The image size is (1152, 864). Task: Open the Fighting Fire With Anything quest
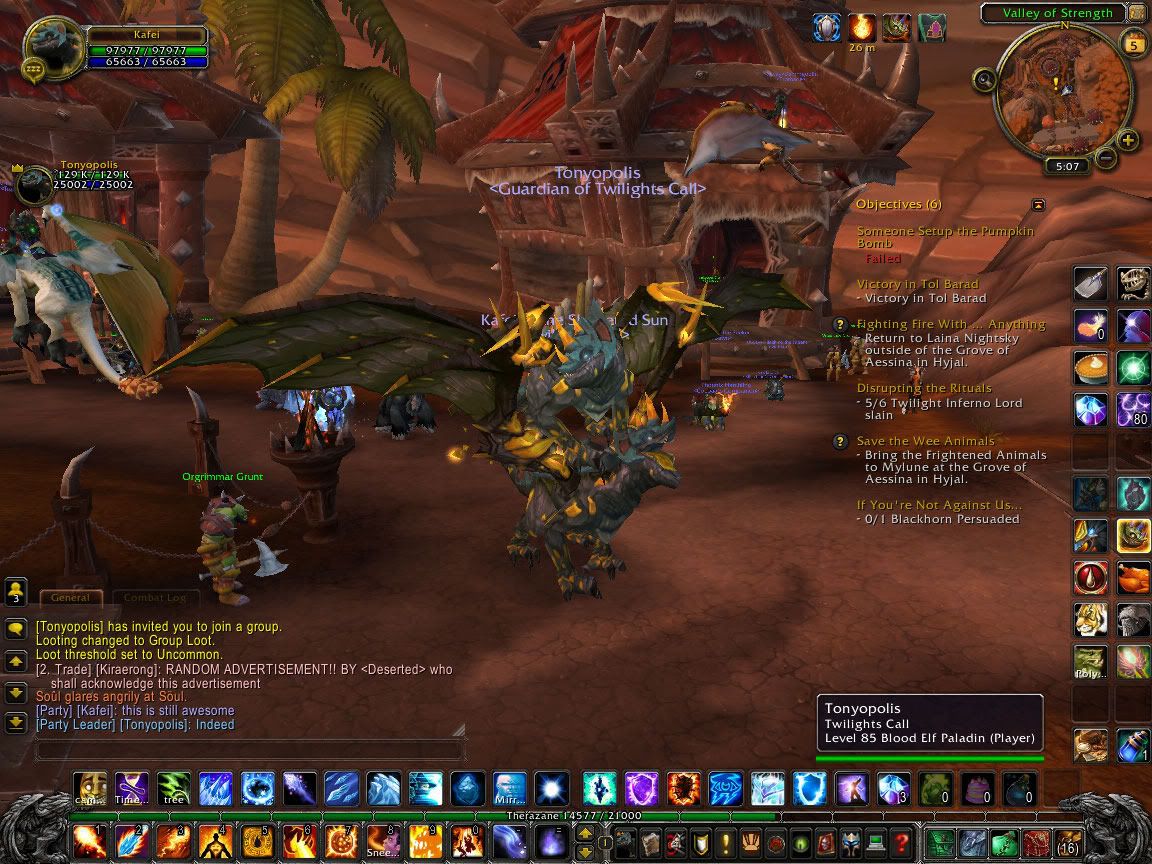(x=950, y=324)
